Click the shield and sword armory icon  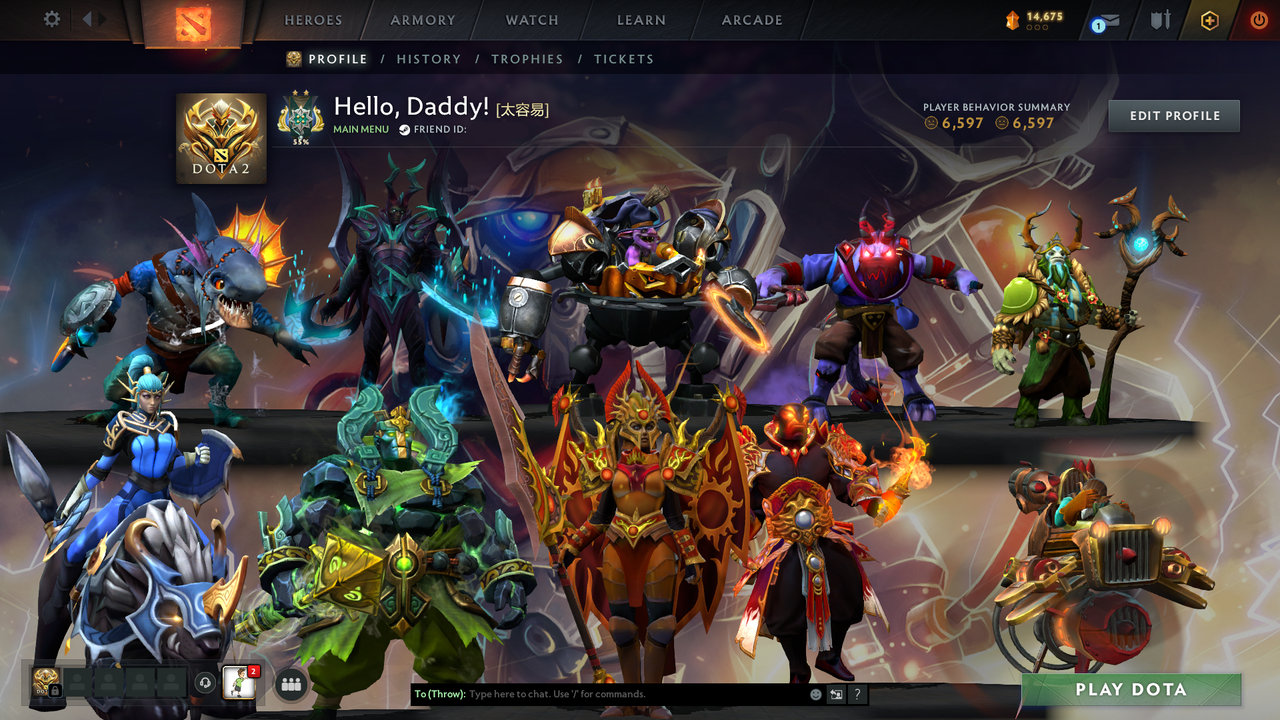(x=1162, y=20)
